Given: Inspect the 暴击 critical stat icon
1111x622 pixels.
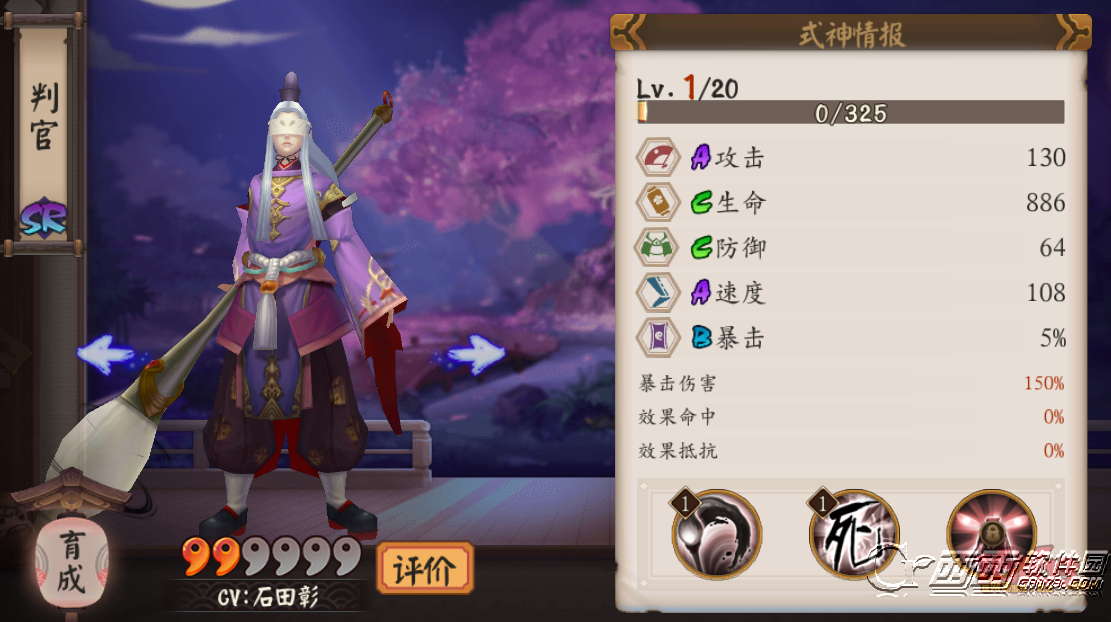Looking at the screenshot, I should click(x=659, y=338).
